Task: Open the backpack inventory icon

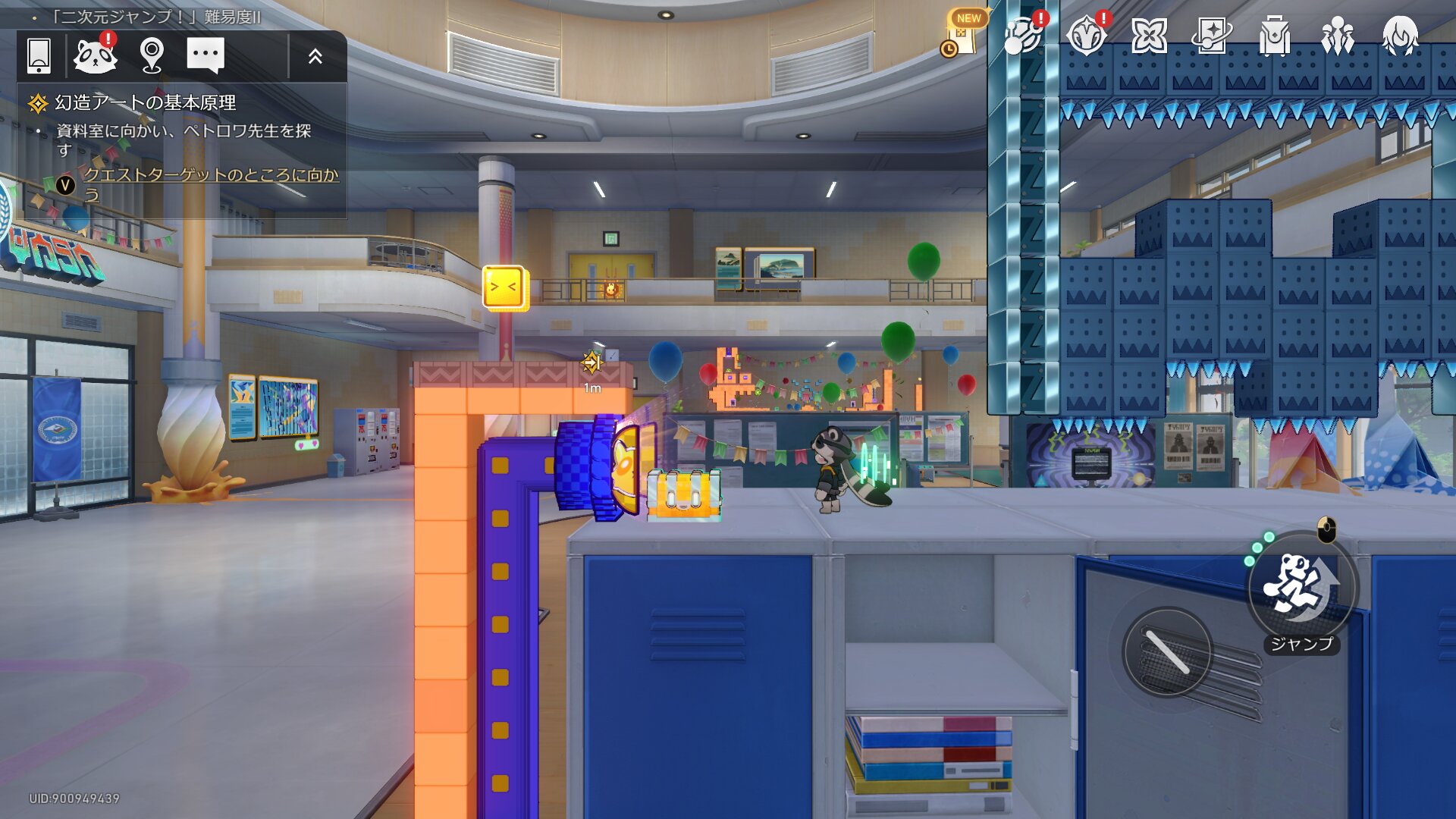Action: click(x=1274, y=36)
